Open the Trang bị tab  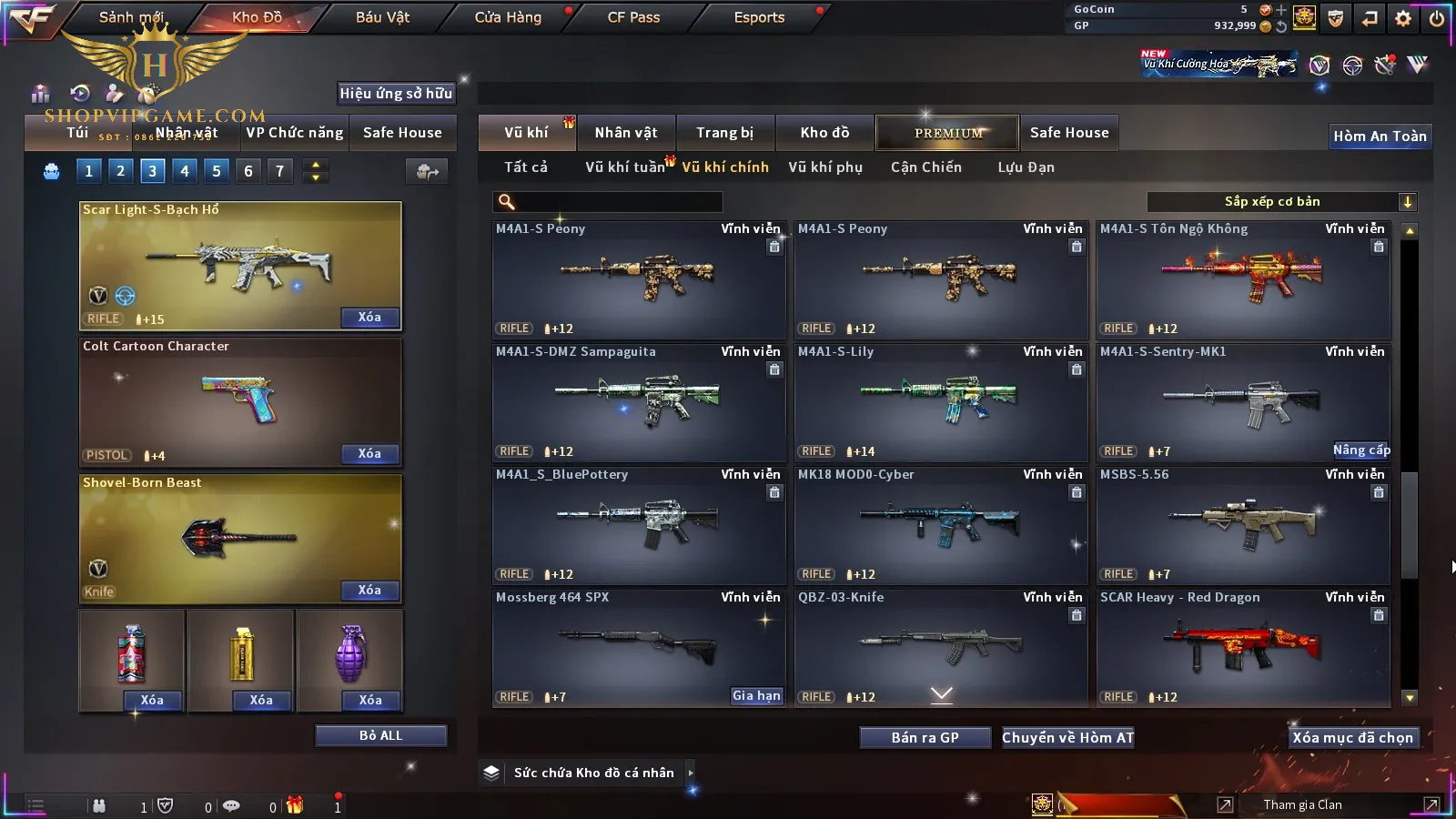[x=724, y=133]
